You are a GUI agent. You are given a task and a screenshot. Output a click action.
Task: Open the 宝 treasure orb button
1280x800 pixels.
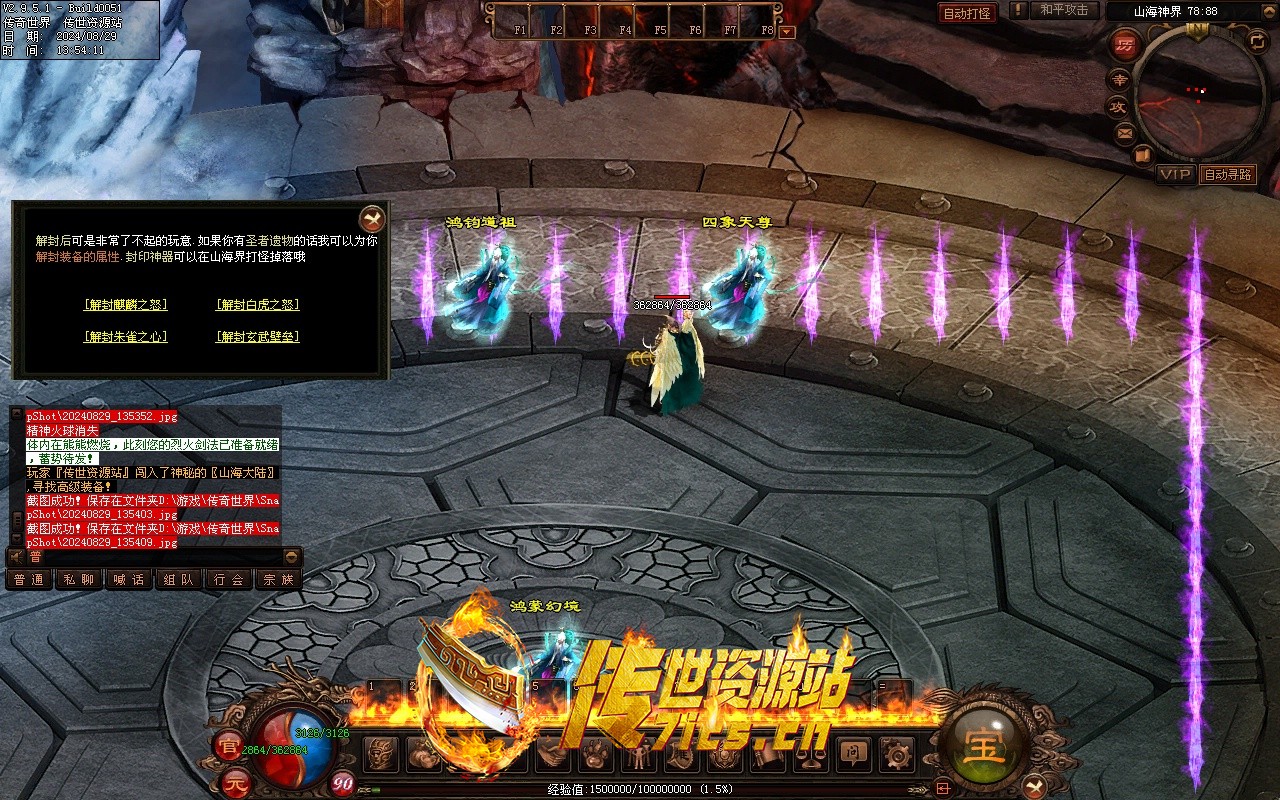[985, 745]
